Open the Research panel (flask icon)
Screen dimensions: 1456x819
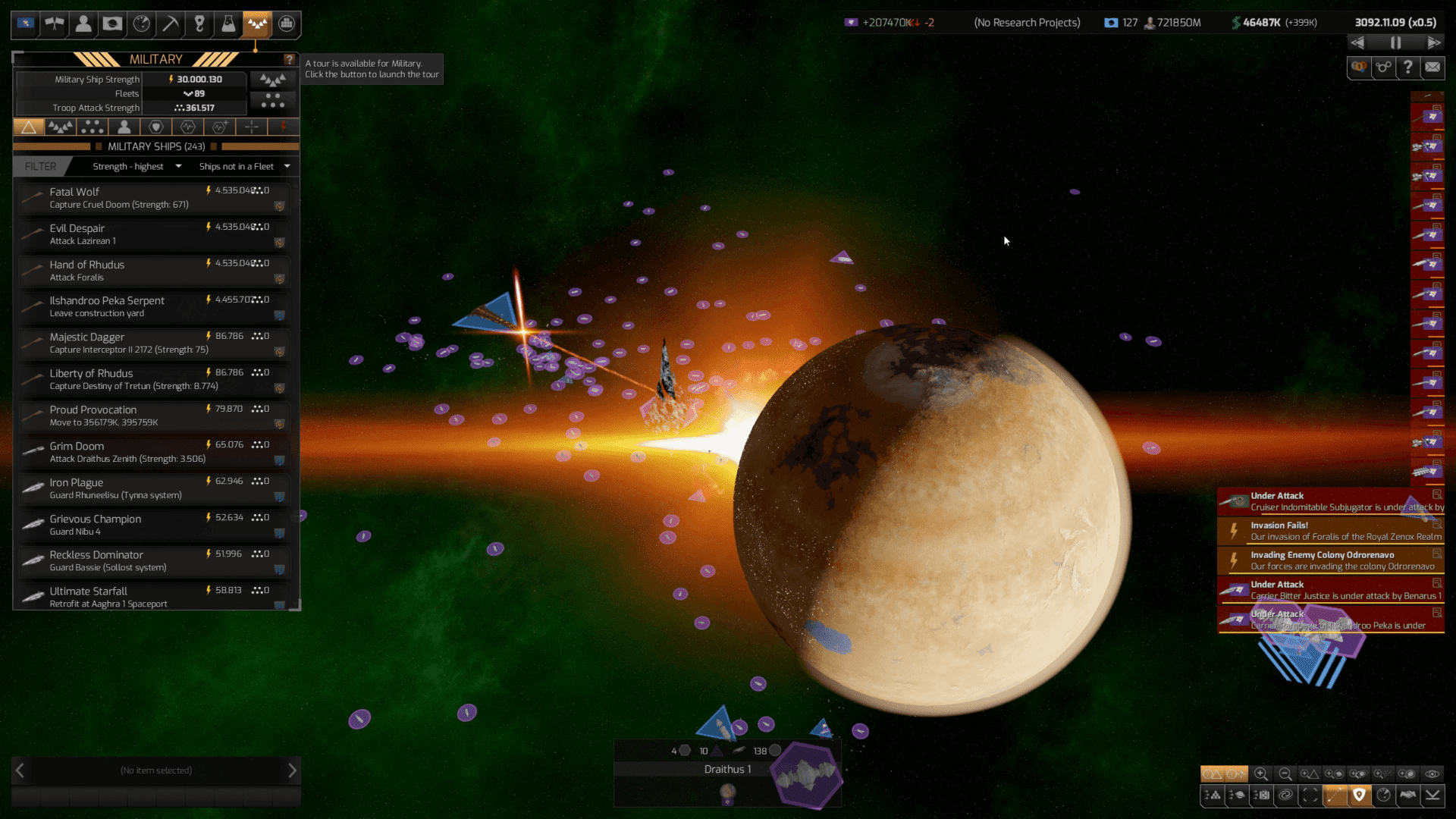228,24
